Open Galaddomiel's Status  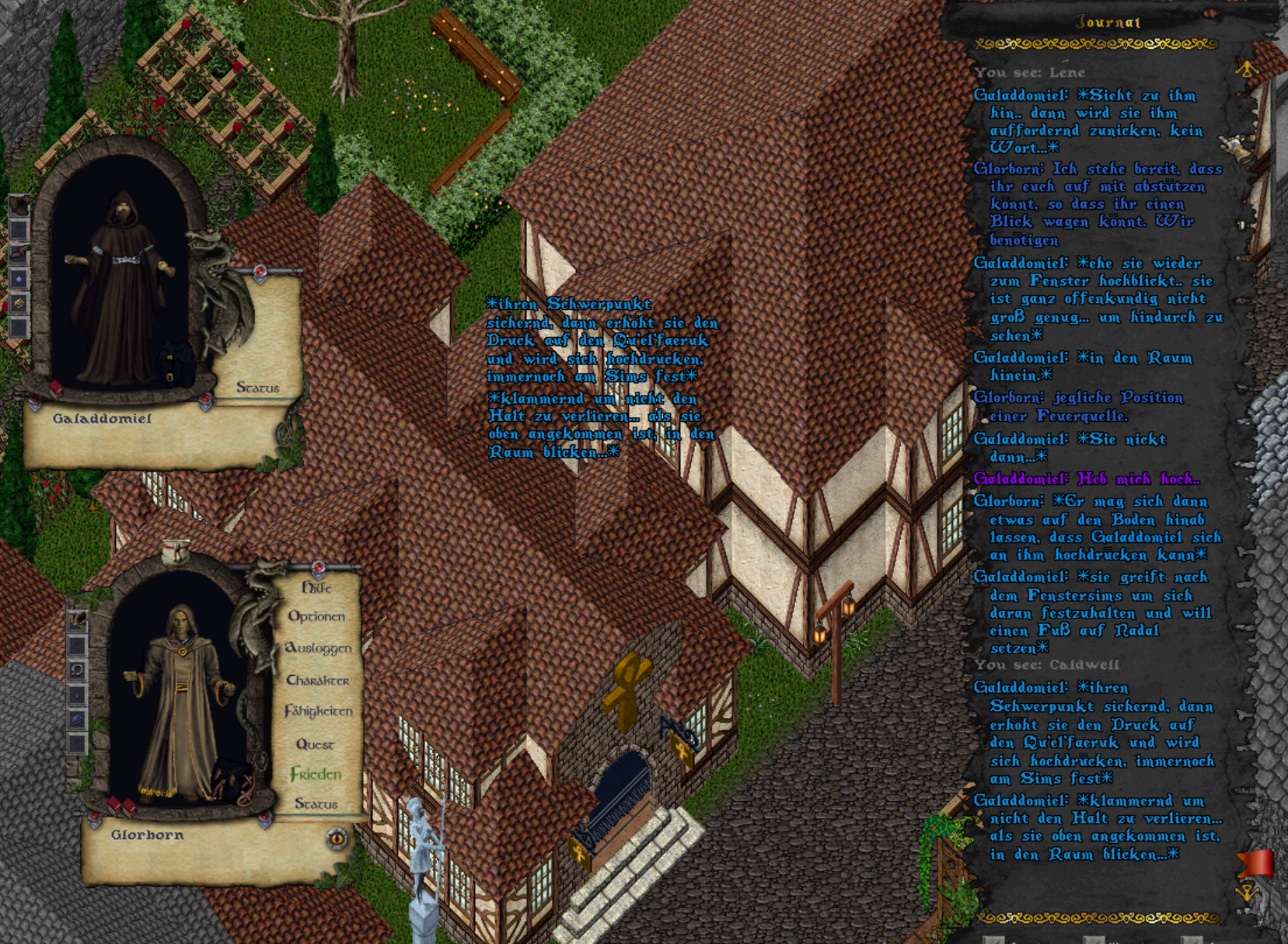pos(257,387)
